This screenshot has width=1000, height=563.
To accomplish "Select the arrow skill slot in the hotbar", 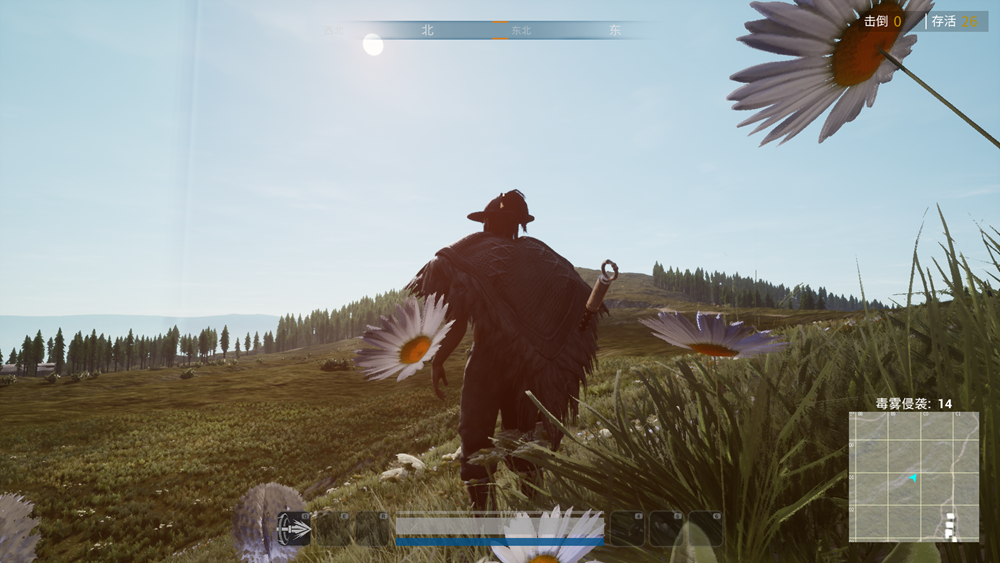I will (x=294, y=528).
